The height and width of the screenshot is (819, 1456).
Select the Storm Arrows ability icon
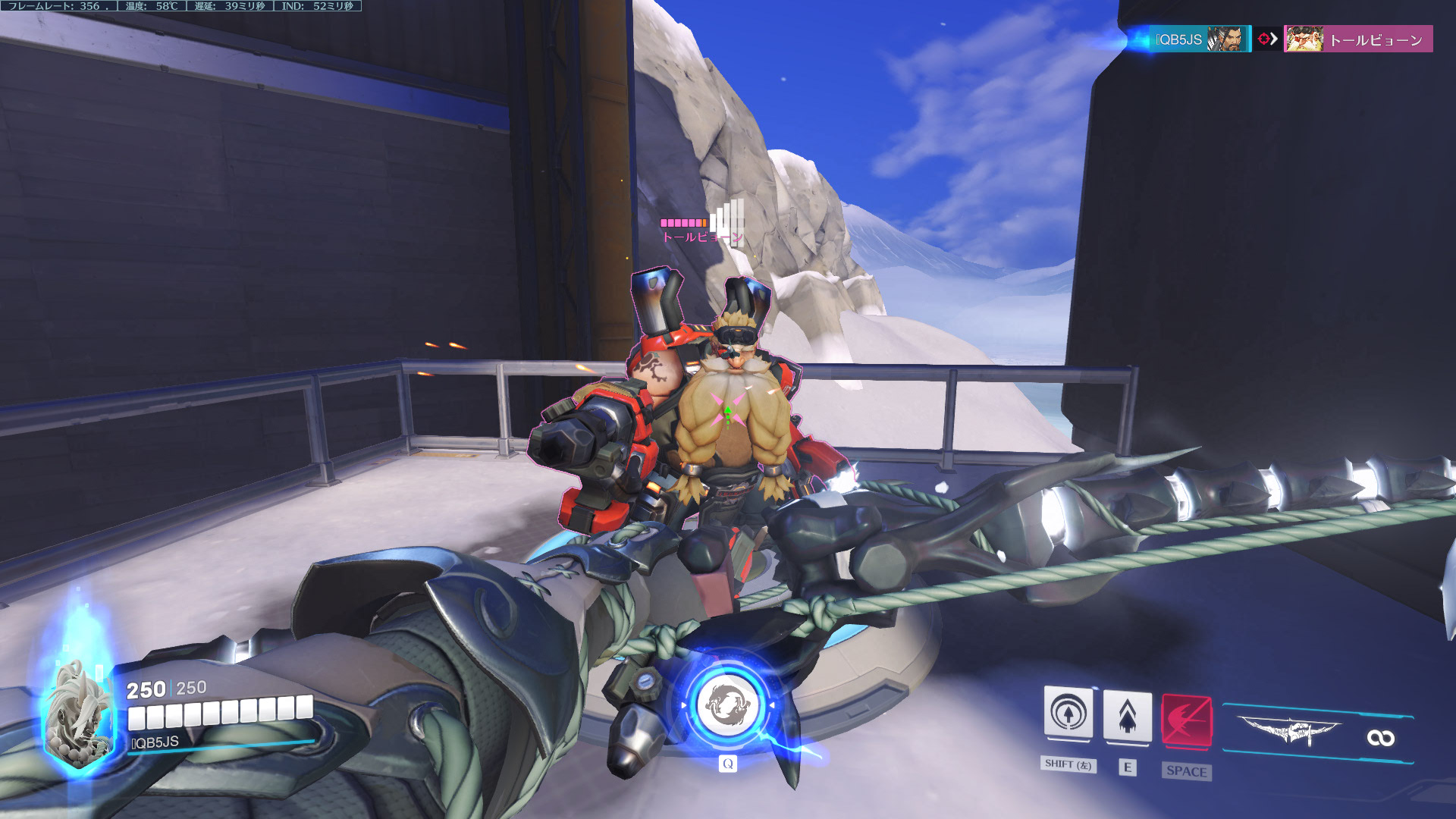click(1127, 716)
